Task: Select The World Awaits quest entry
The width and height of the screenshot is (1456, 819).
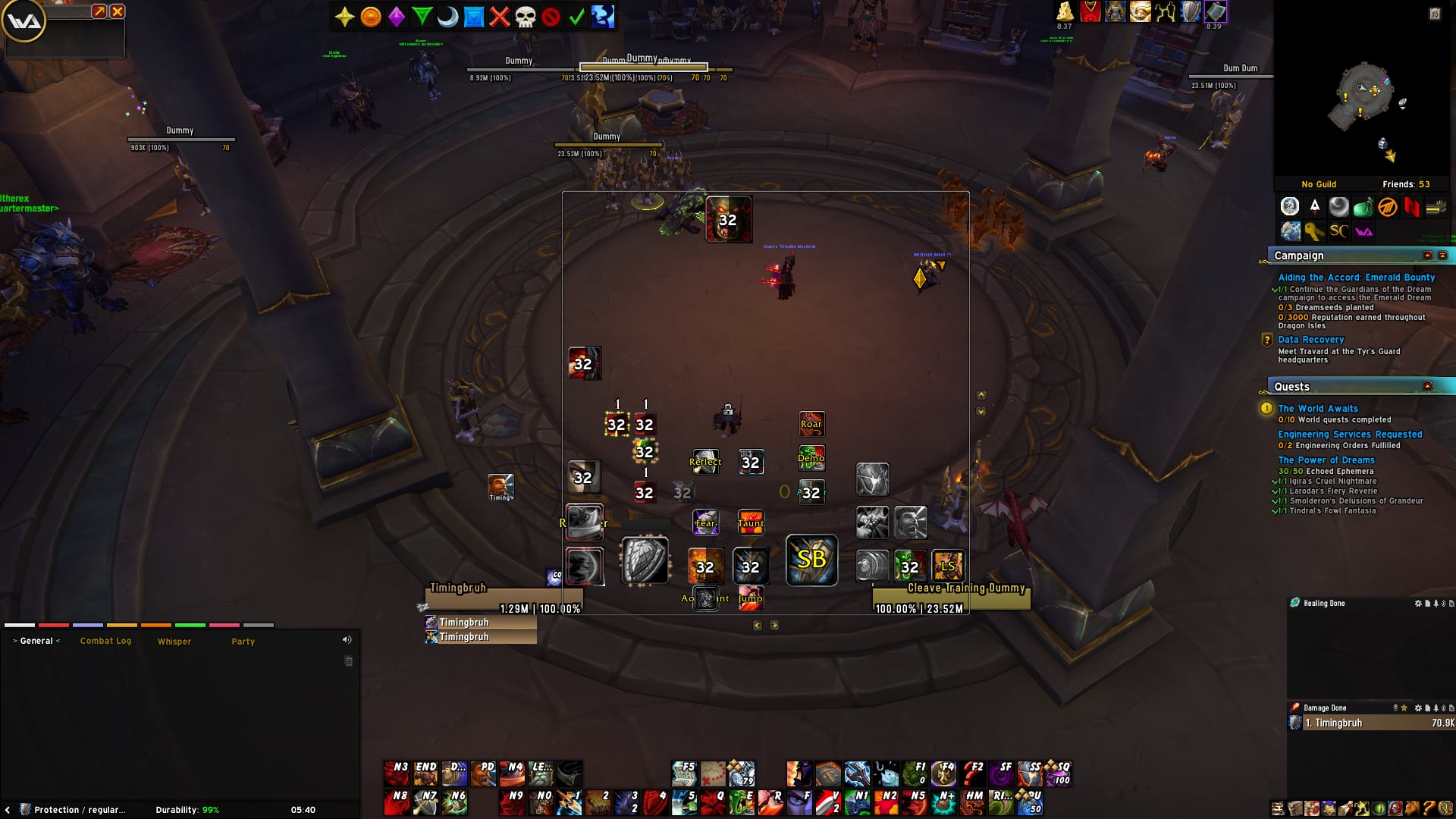Action: pos(1317,409)
